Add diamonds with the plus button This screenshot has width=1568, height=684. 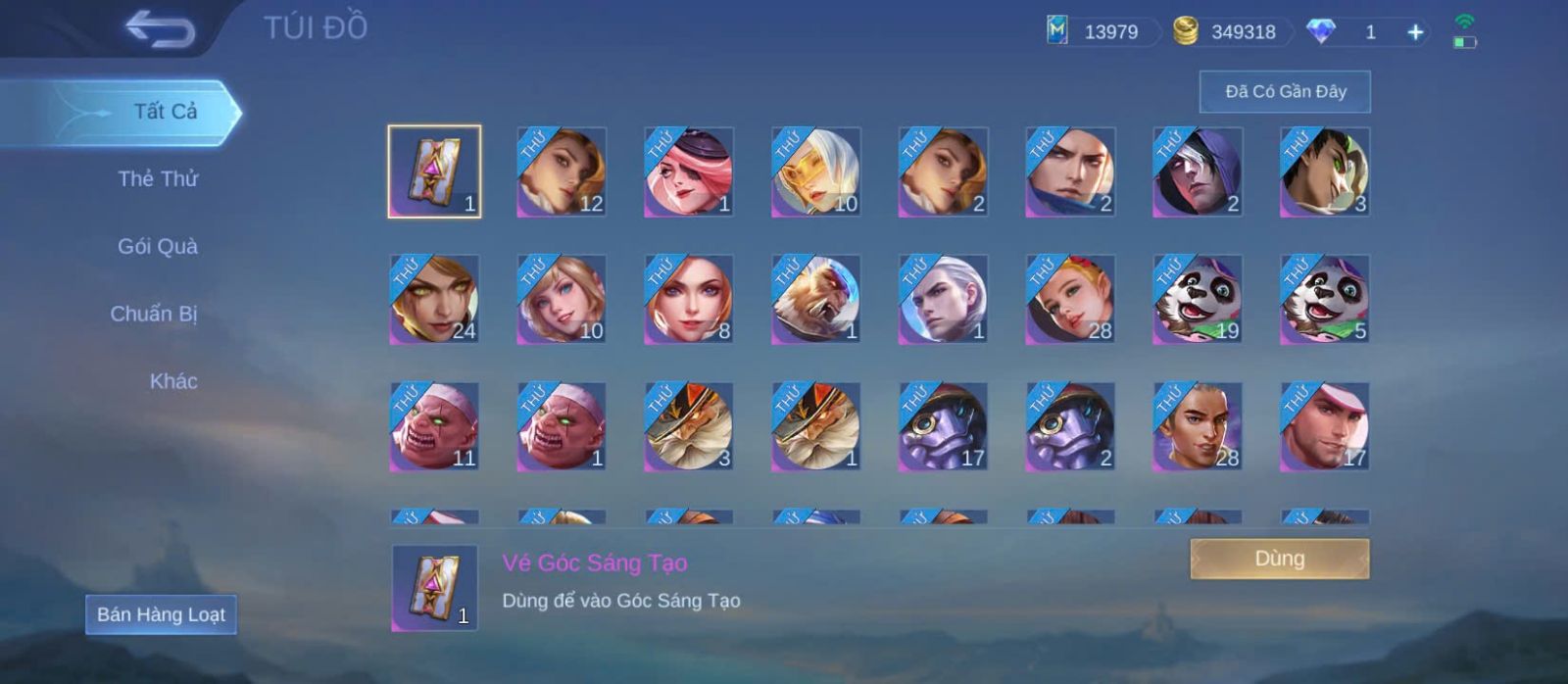click(1415, 32)
